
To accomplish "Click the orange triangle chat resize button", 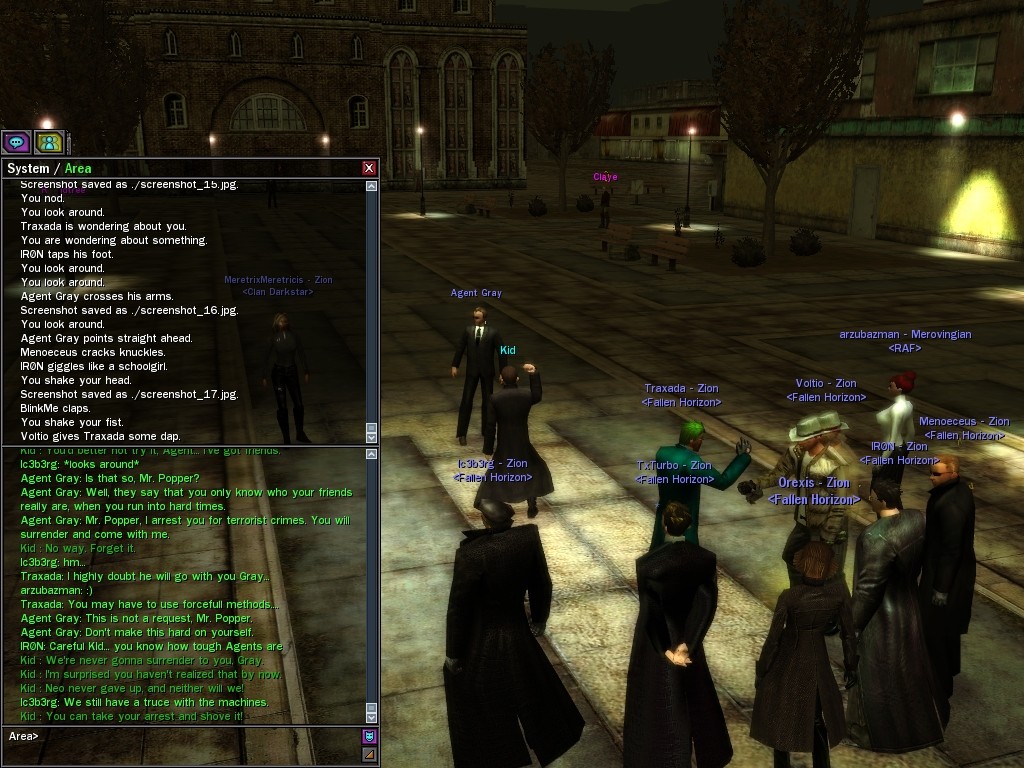I will pos(369,754).
